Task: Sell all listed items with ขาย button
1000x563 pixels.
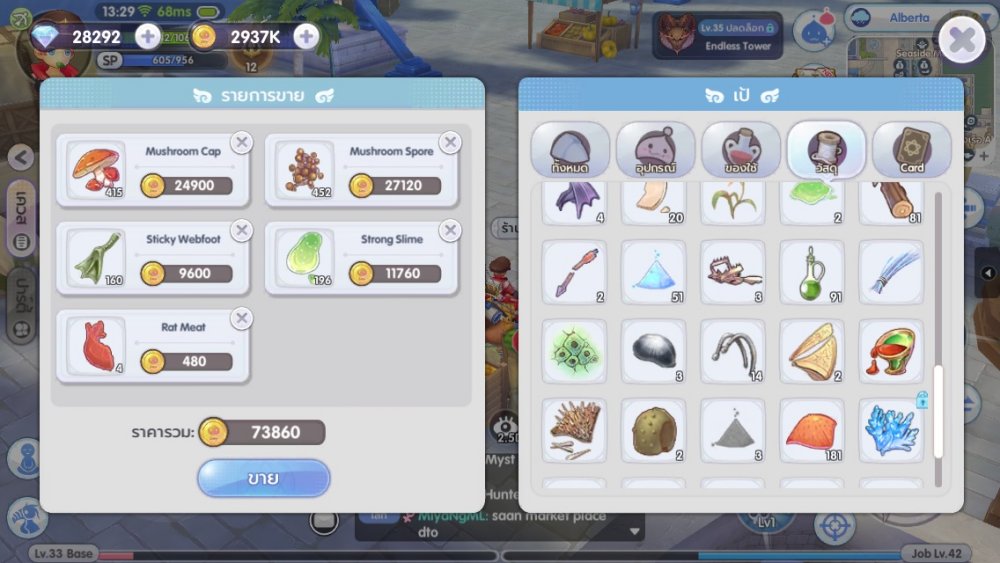Action: tap(263, 478)
